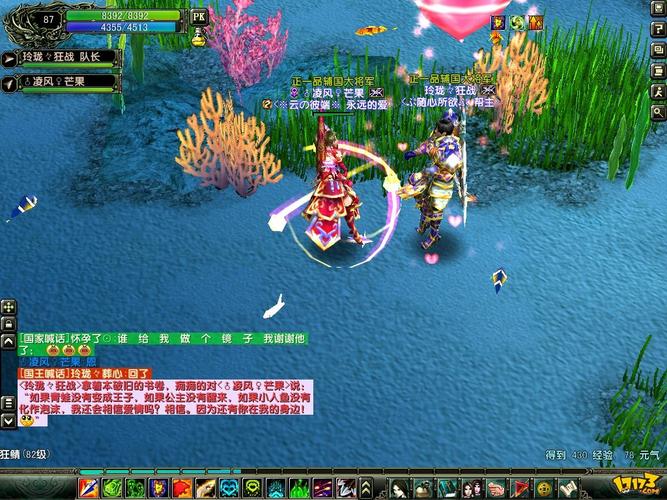
Task: Select party member 凌风♀芒果 frame
Action: pyautogui.click(x=60, y=81)
